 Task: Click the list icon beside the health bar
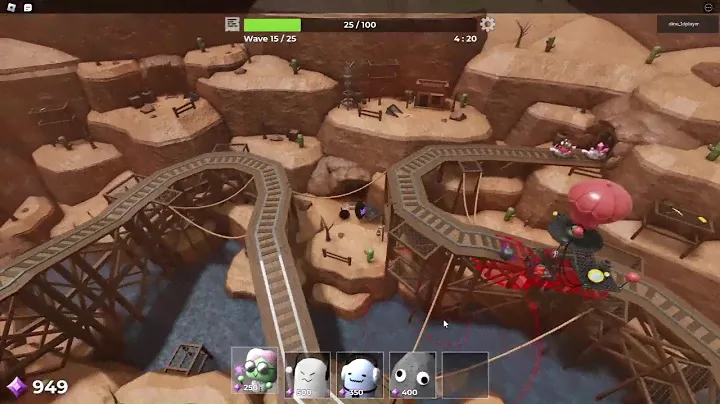click(x=232, y=24)
